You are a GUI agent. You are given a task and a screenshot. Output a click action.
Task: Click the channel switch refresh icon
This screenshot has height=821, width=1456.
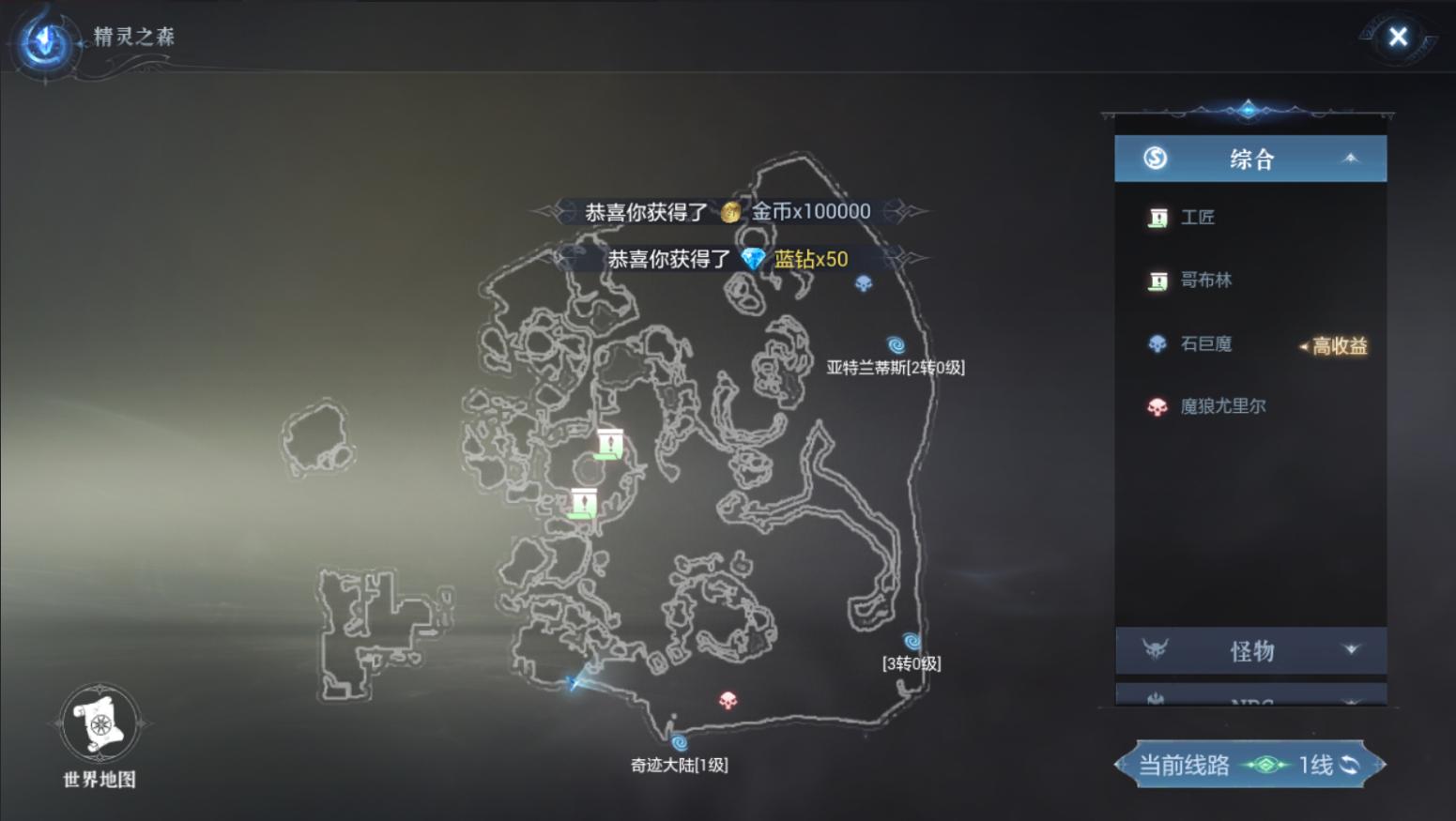[1349, 765]
